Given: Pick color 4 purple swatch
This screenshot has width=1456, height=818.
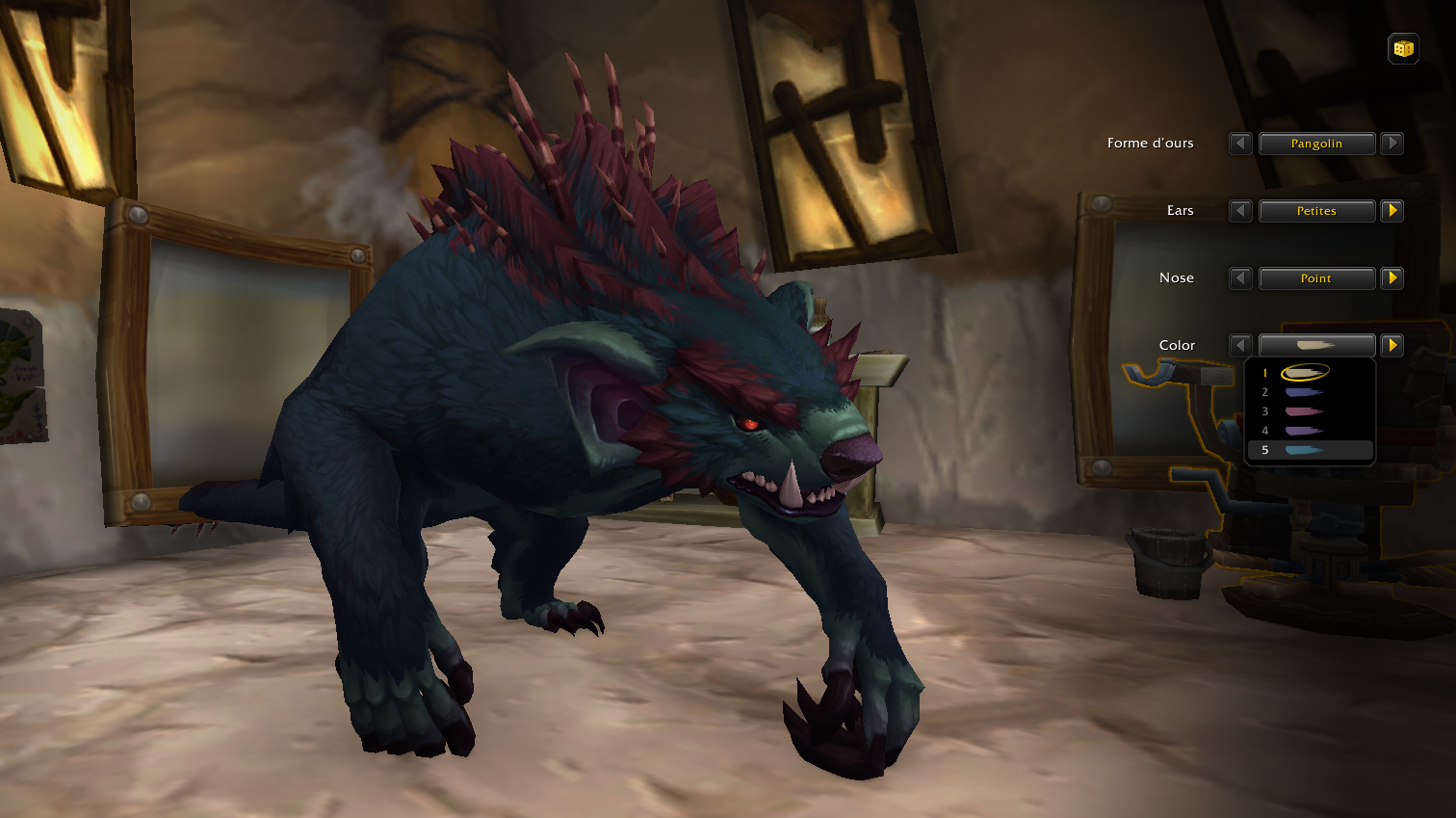Looking at the screenshot, I should pyautogui.click(x=1305, y=431).
